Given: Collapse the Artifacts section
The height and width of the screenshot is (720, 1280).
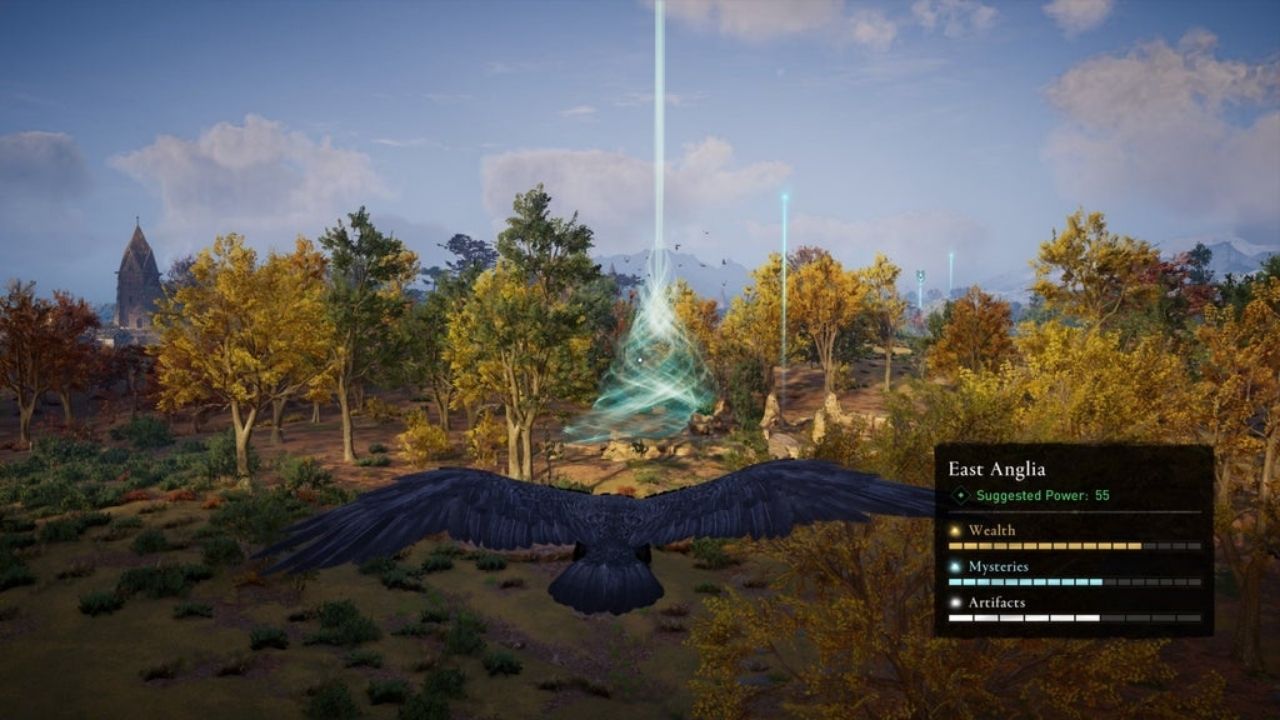Looking at the screenshot, I should tap(998, 603).
